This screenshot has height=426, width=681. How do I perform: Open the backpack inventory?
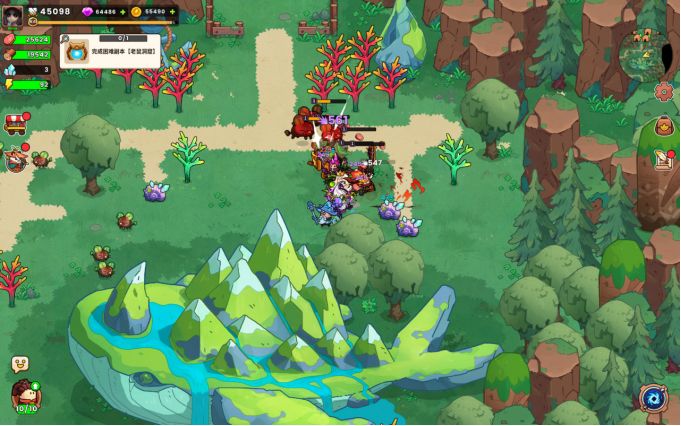[x=664, y=127]
